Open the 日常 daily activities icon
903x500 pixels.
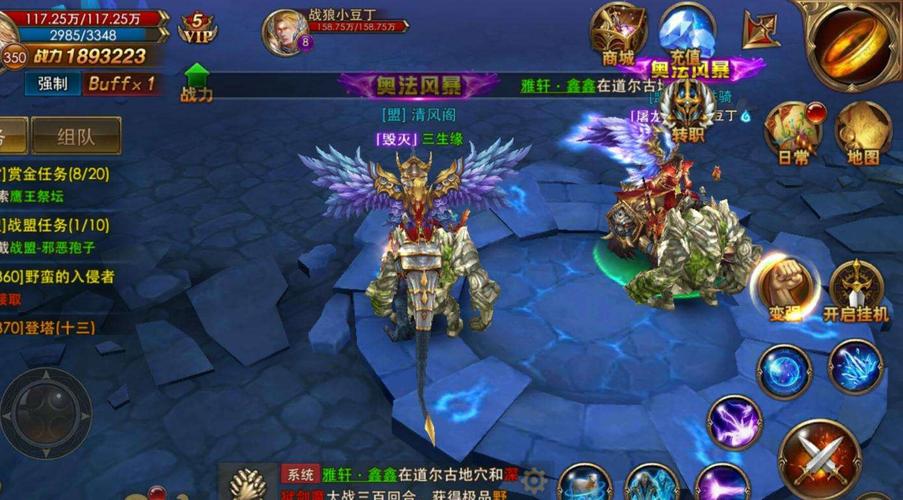[x=791, y=131]
